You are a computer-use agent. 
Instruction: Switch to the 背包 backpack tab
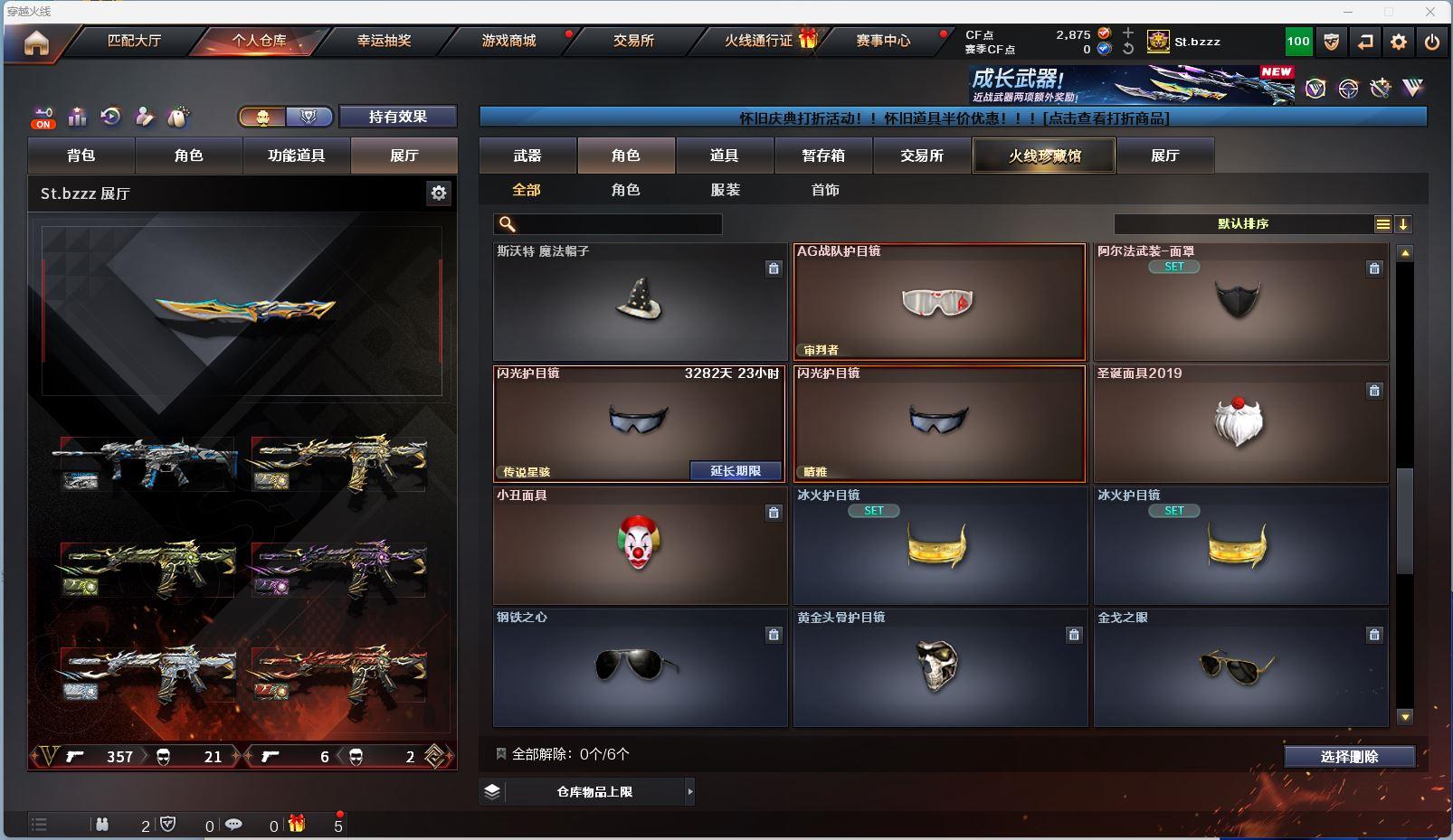pos(81,156)
